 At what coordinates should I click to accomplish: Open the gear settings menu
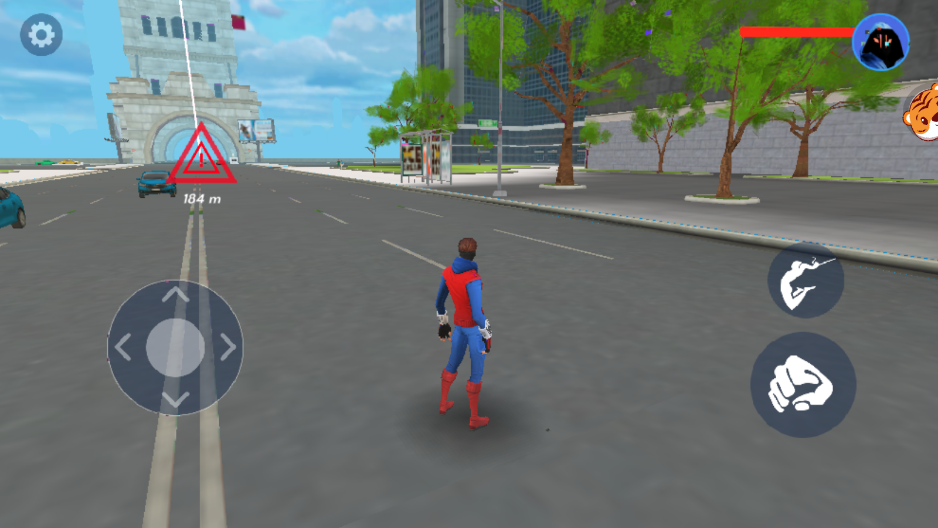41,36
